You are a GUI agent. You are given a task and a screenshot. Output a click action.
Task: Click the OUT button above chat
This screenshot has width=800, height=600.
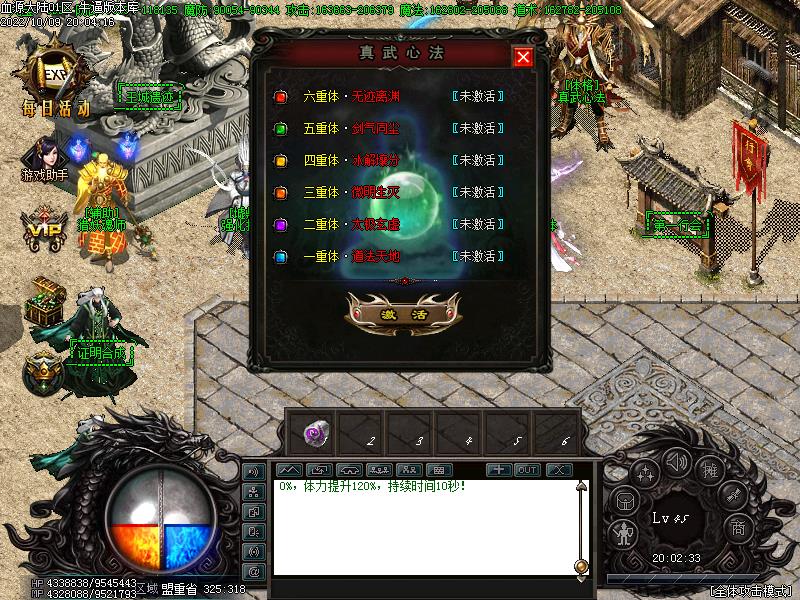point(527,470)
